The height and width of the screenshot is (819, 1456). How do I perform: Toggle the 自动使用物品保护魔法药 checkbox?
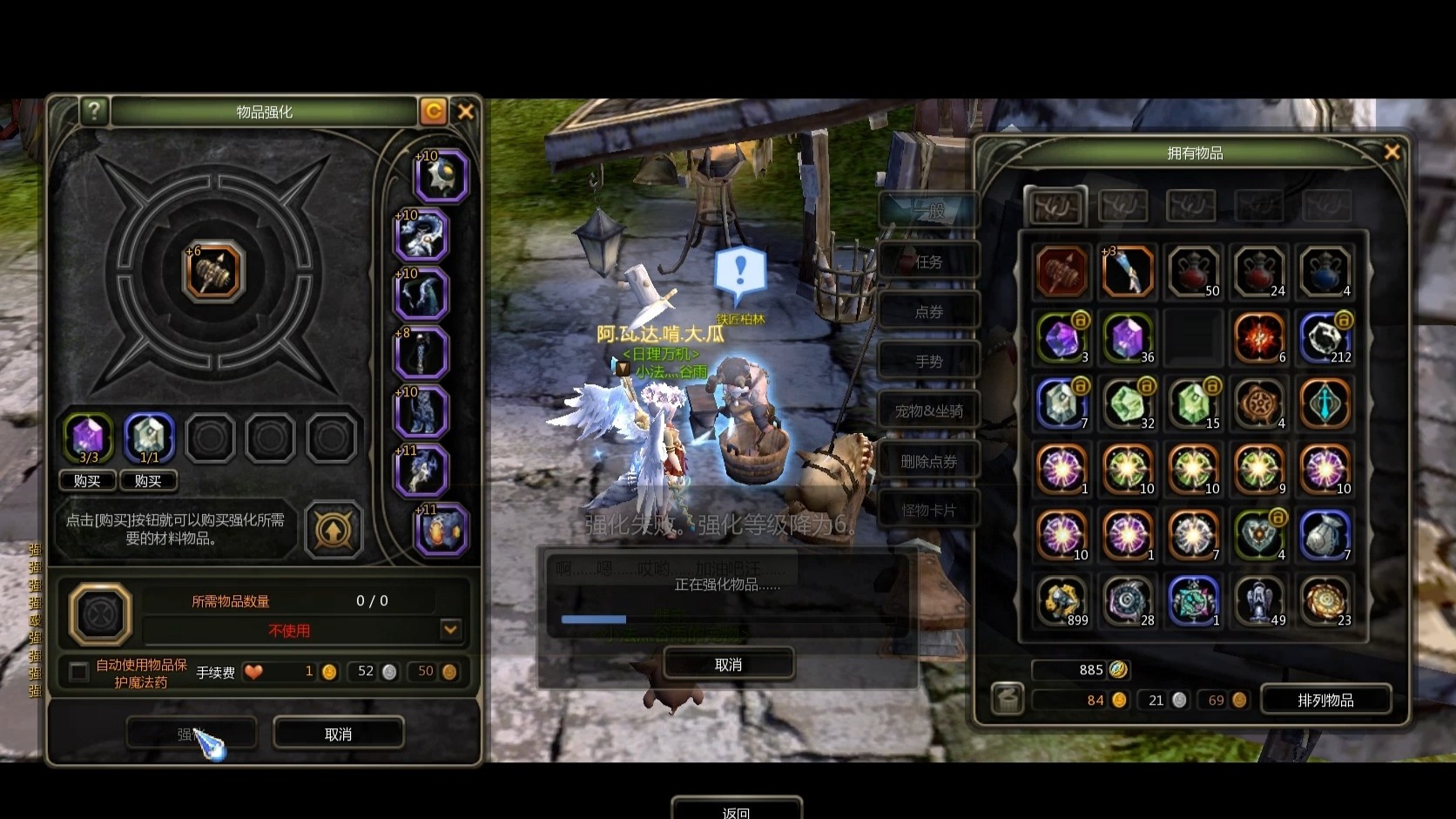(79, 672)
